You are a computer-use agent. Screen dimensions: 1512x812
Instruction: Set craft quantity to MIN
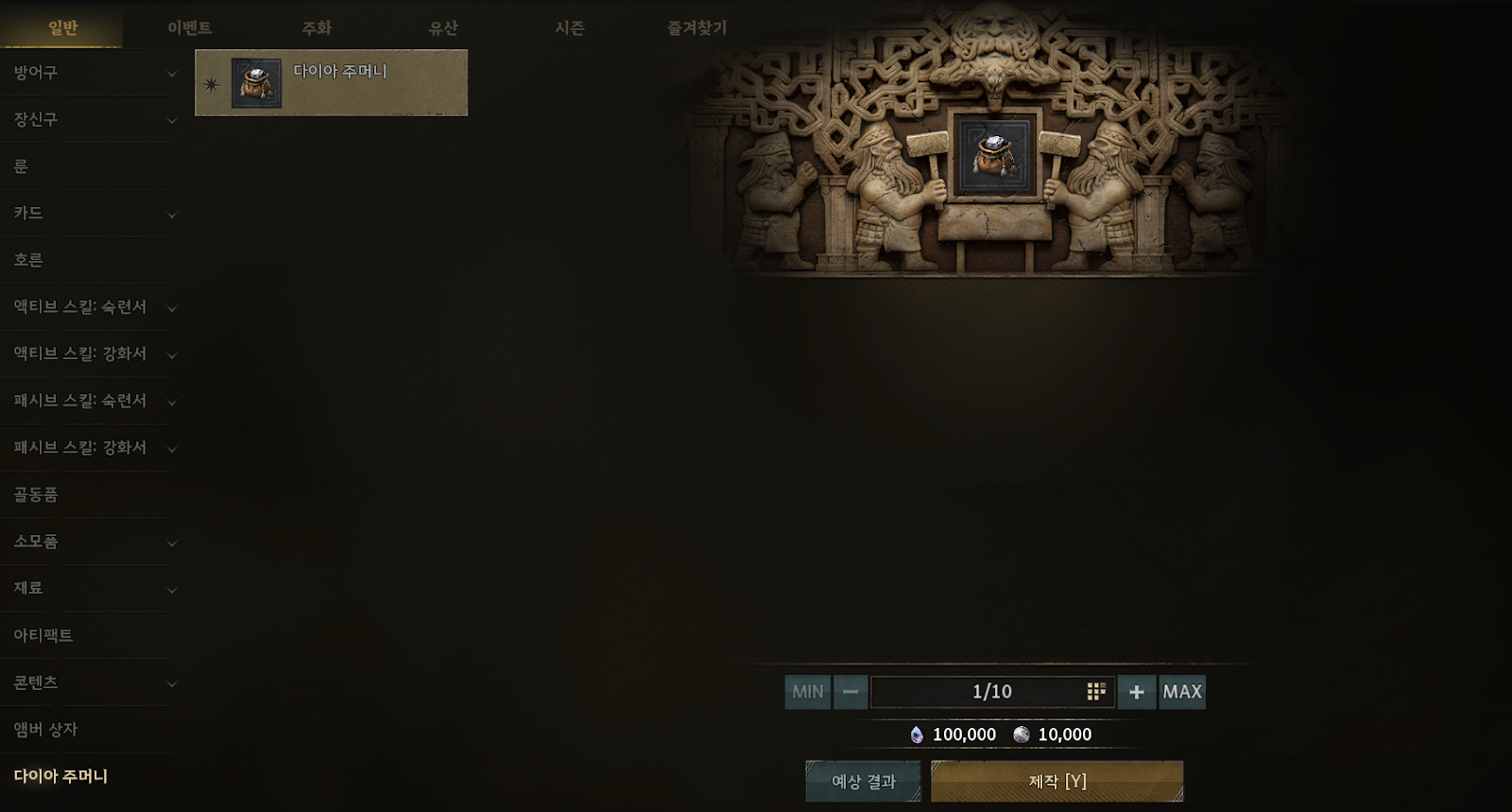click(x=807, y=692)
